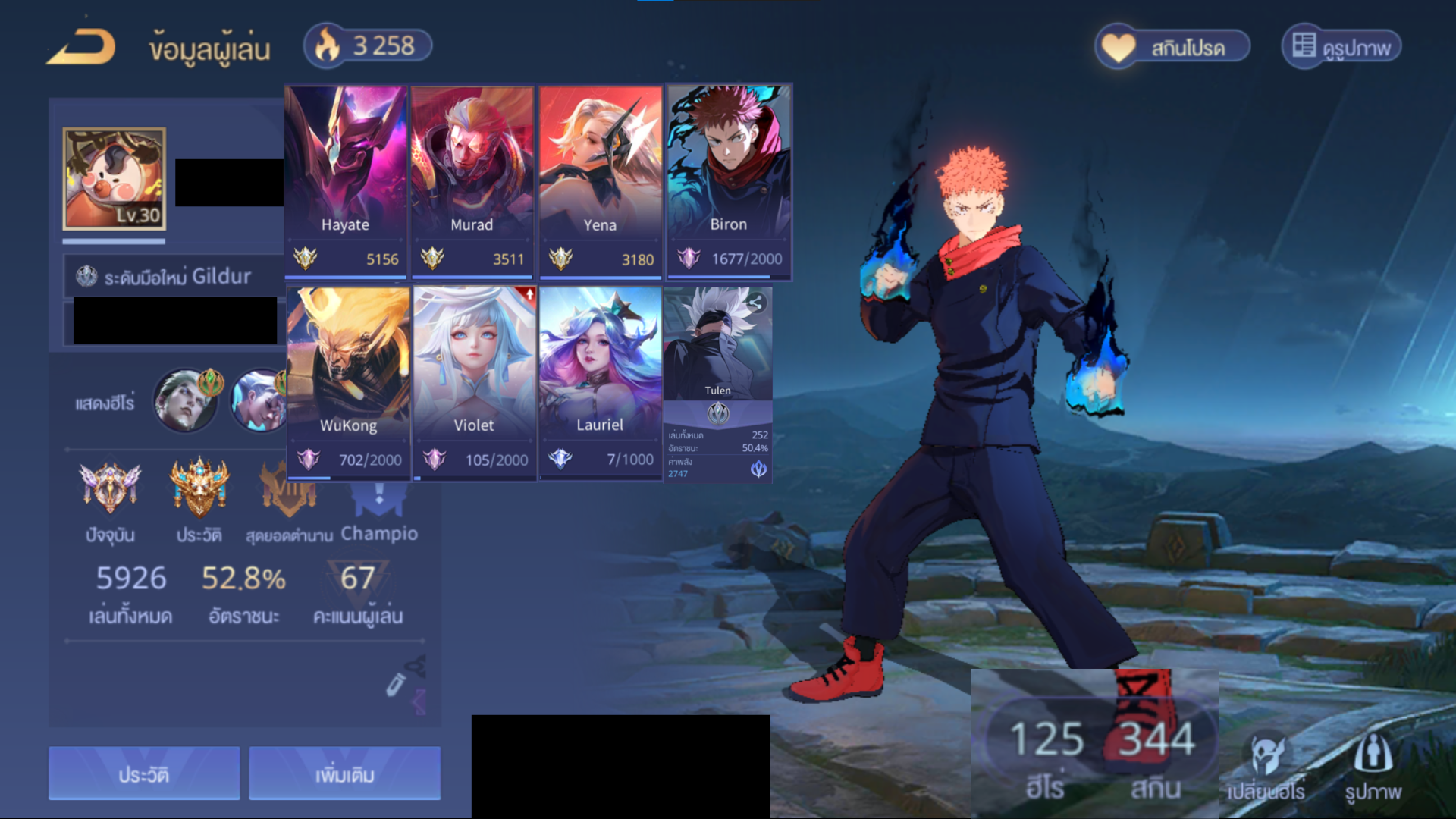Open the favorite skins button
The width and height of the screenshot is (1456, 819).
pyautogui.click(x=1172, y=47)
